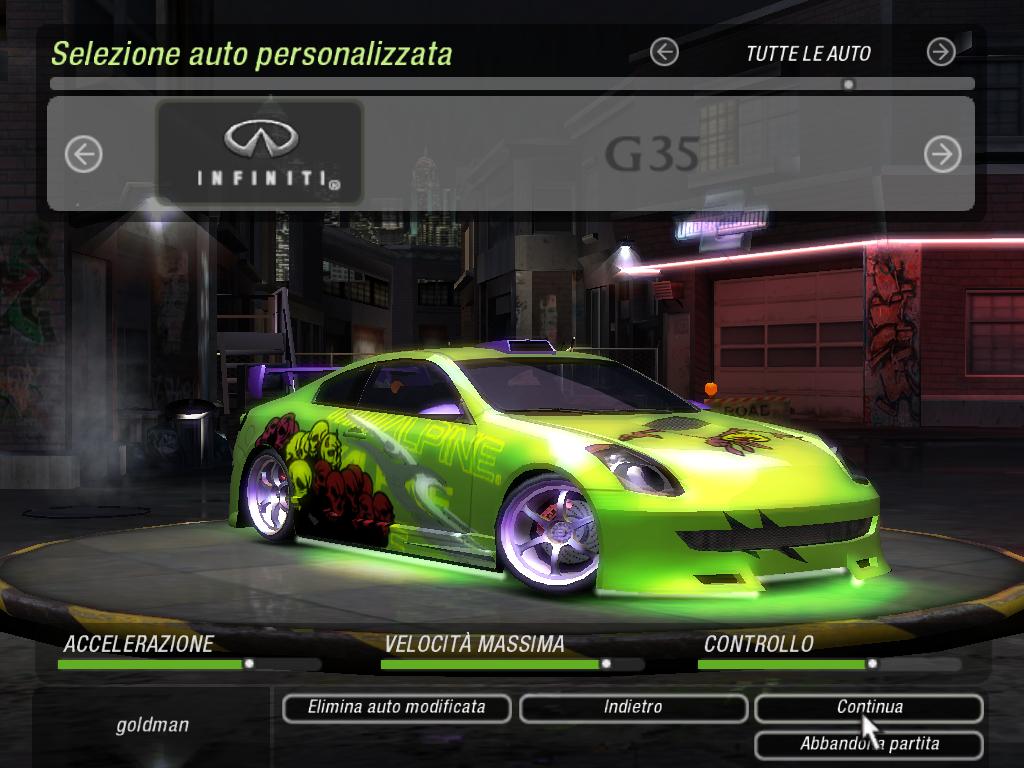This screenshot has width=1024, height=768.
Task: Show the previous car with the left arrow
Action: click(x=84, y=154)
